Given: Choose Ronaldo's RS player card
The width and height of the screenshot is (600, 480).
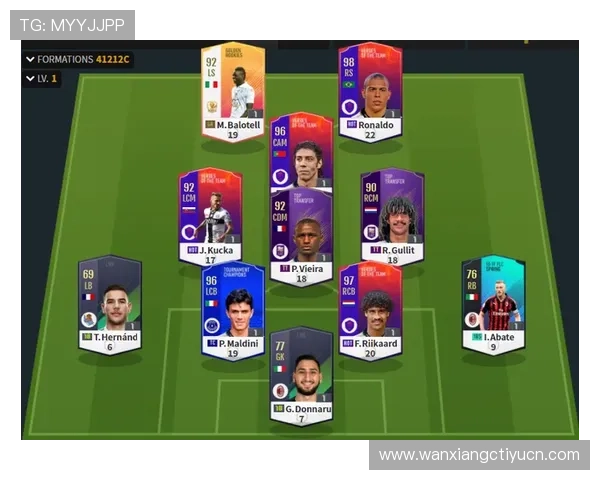Looking at the screenshot, I should [x=369, y=91].
